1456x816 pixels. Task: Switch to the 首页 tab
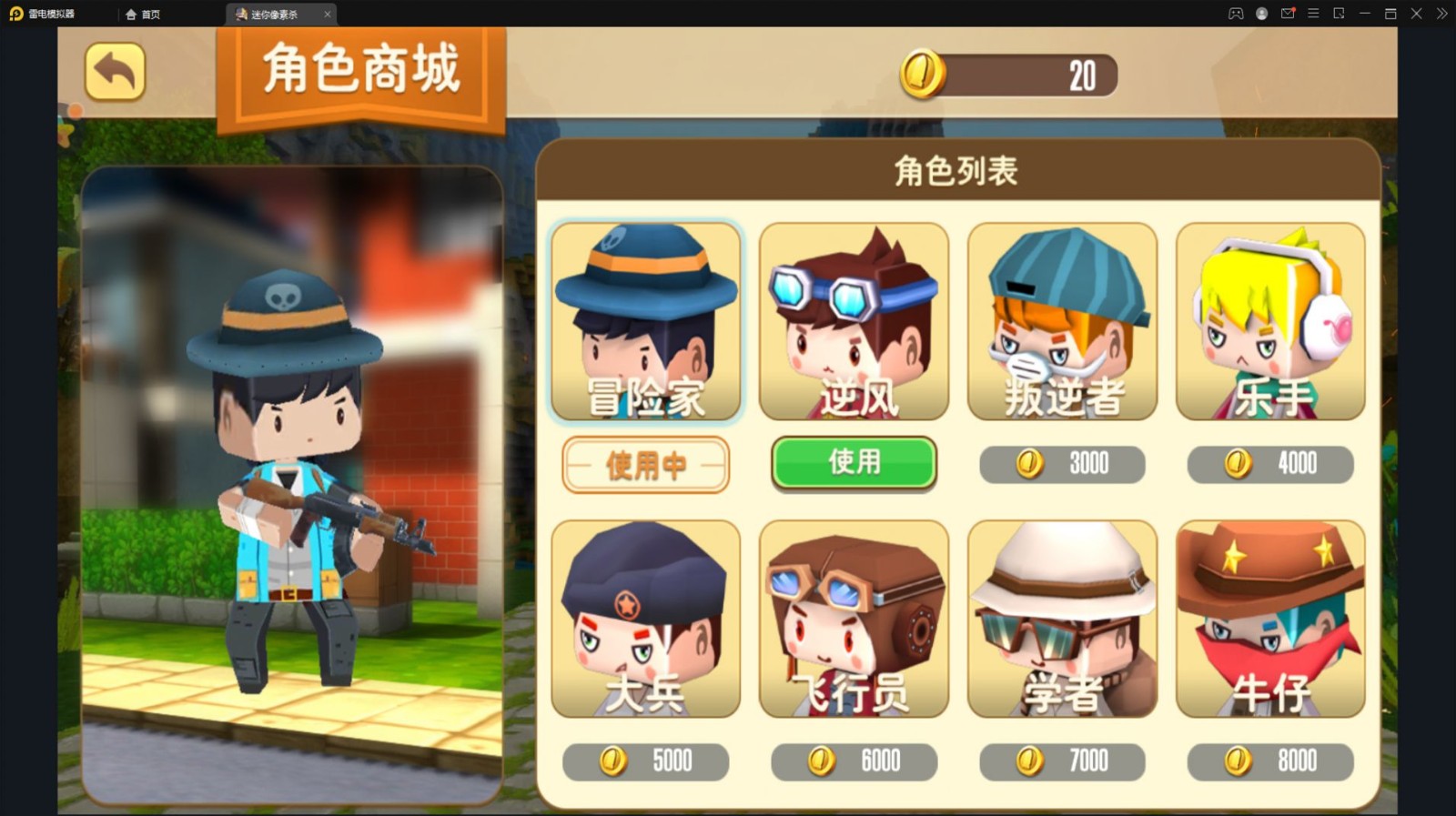[x=145, y=14]
